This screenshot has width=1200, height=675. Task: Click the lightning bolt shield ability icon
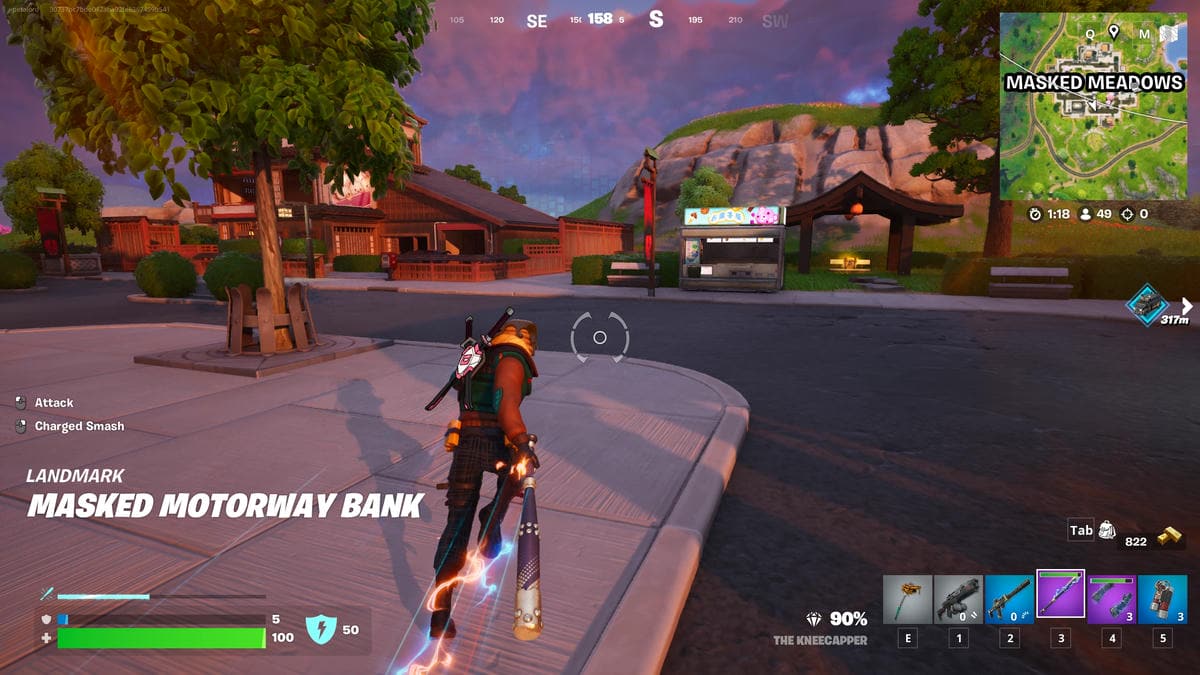(x=320, y=629)
